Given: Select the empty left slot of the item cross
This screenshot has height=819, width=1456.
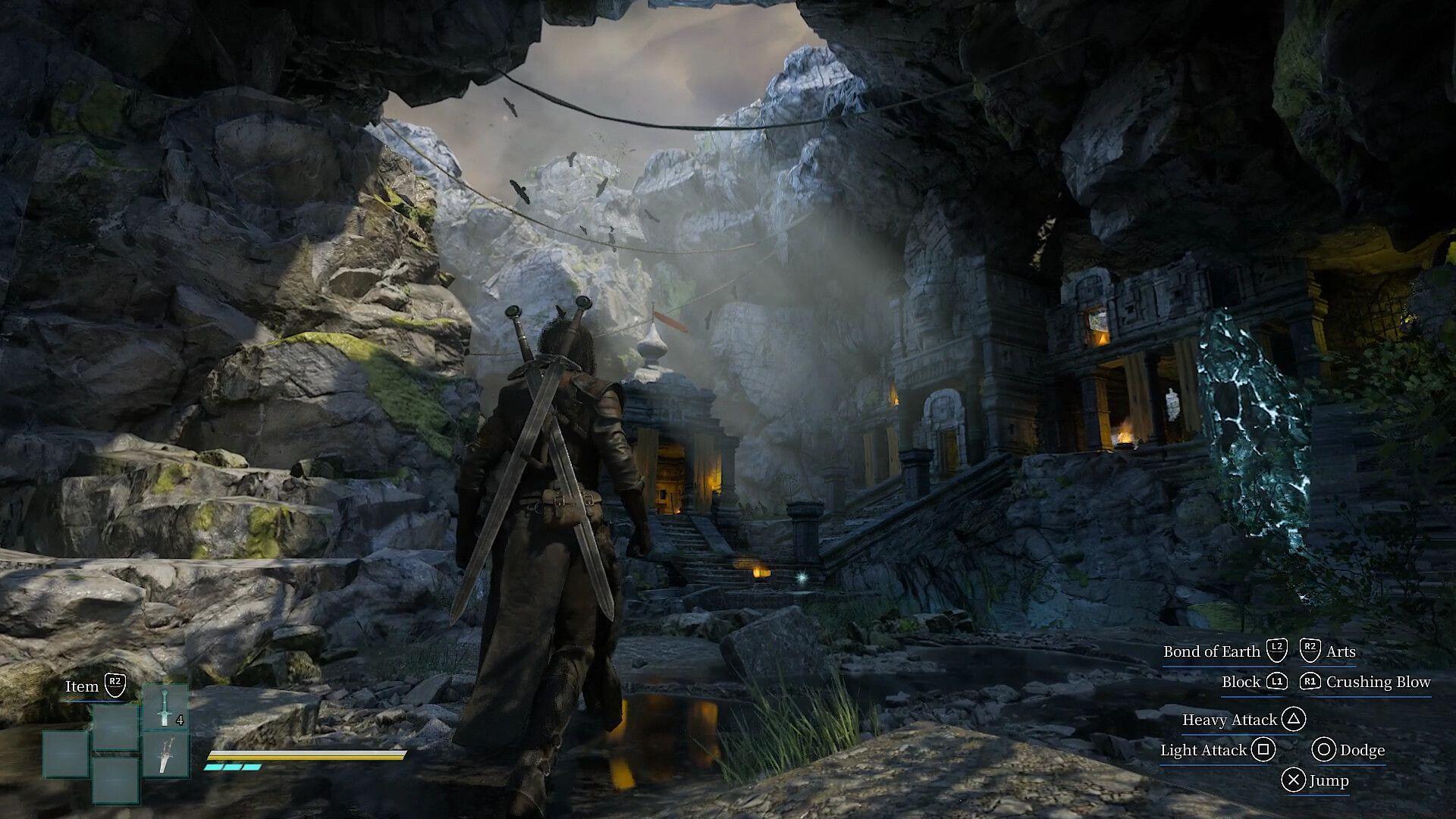Looking at the screenshot, I should coord(65,755).
